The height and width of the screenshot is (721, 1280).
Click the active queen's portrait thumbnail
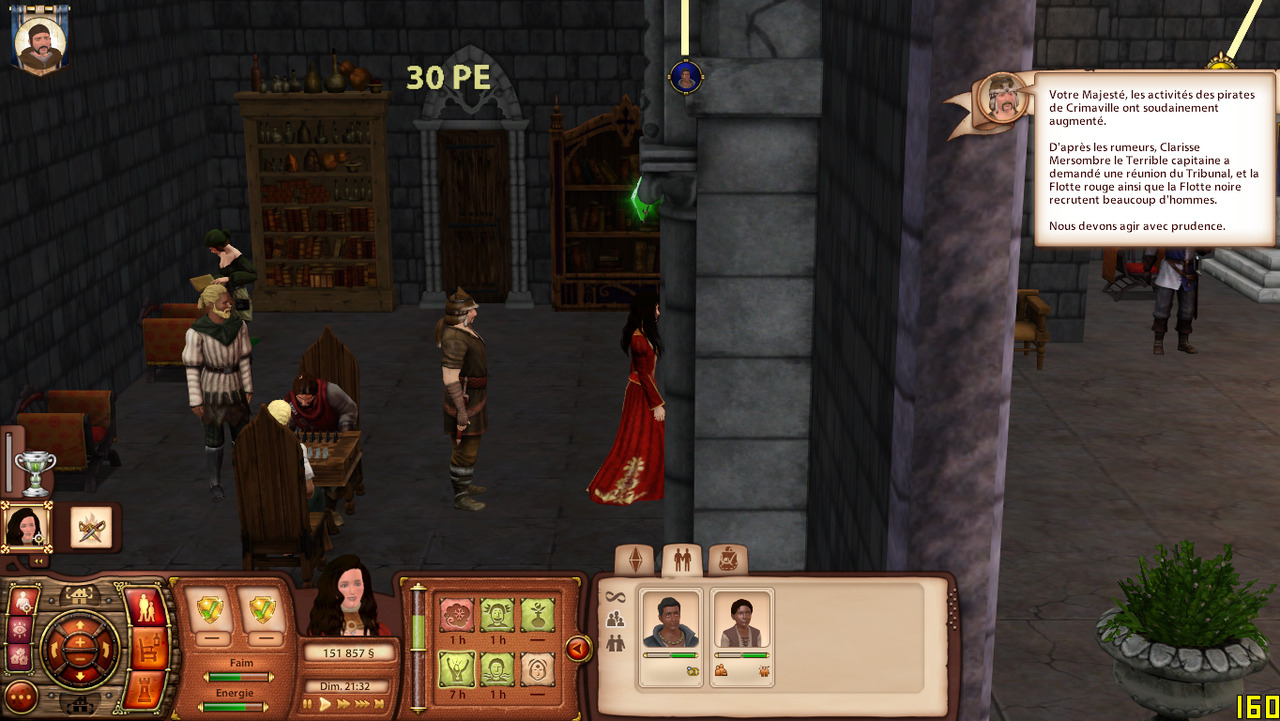pos(24,526)
